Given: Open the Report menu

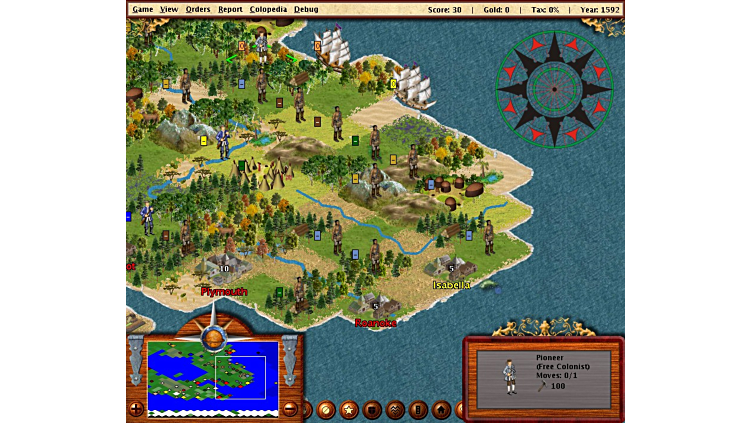Looking at the screenshot, I should [230, 9].
